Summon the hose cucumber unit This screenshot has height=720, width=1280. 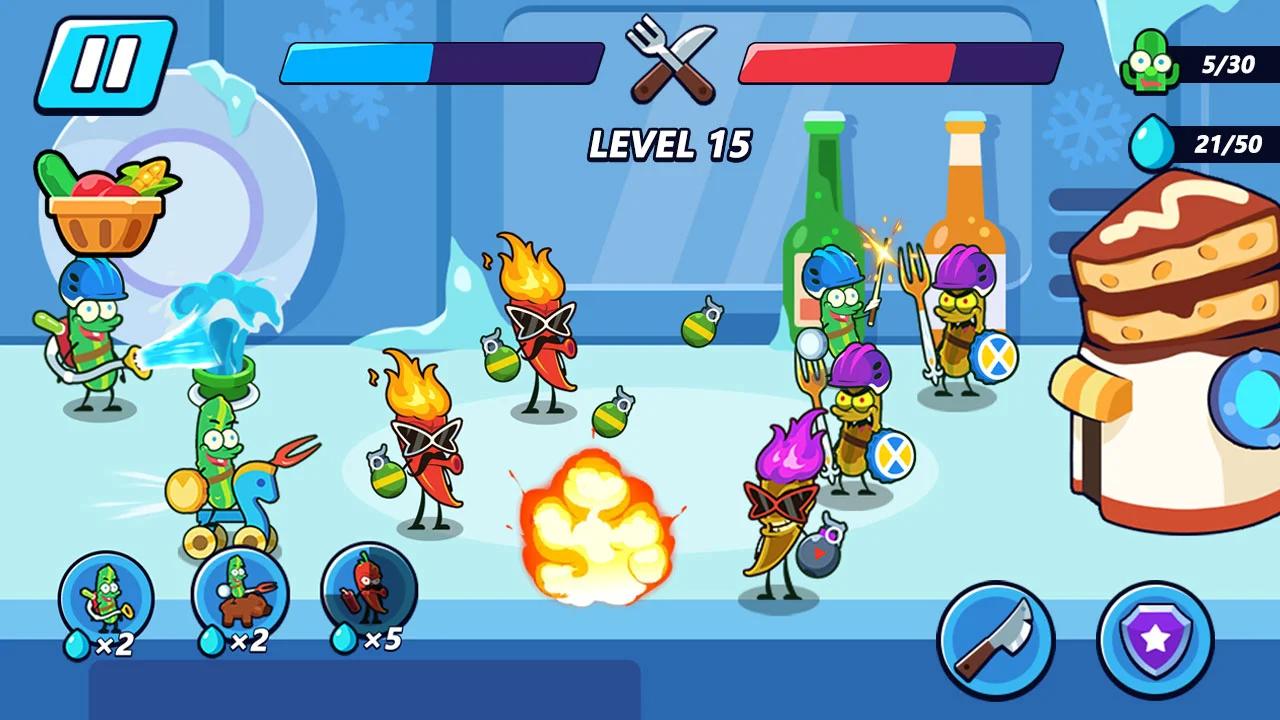pos(106,598)
